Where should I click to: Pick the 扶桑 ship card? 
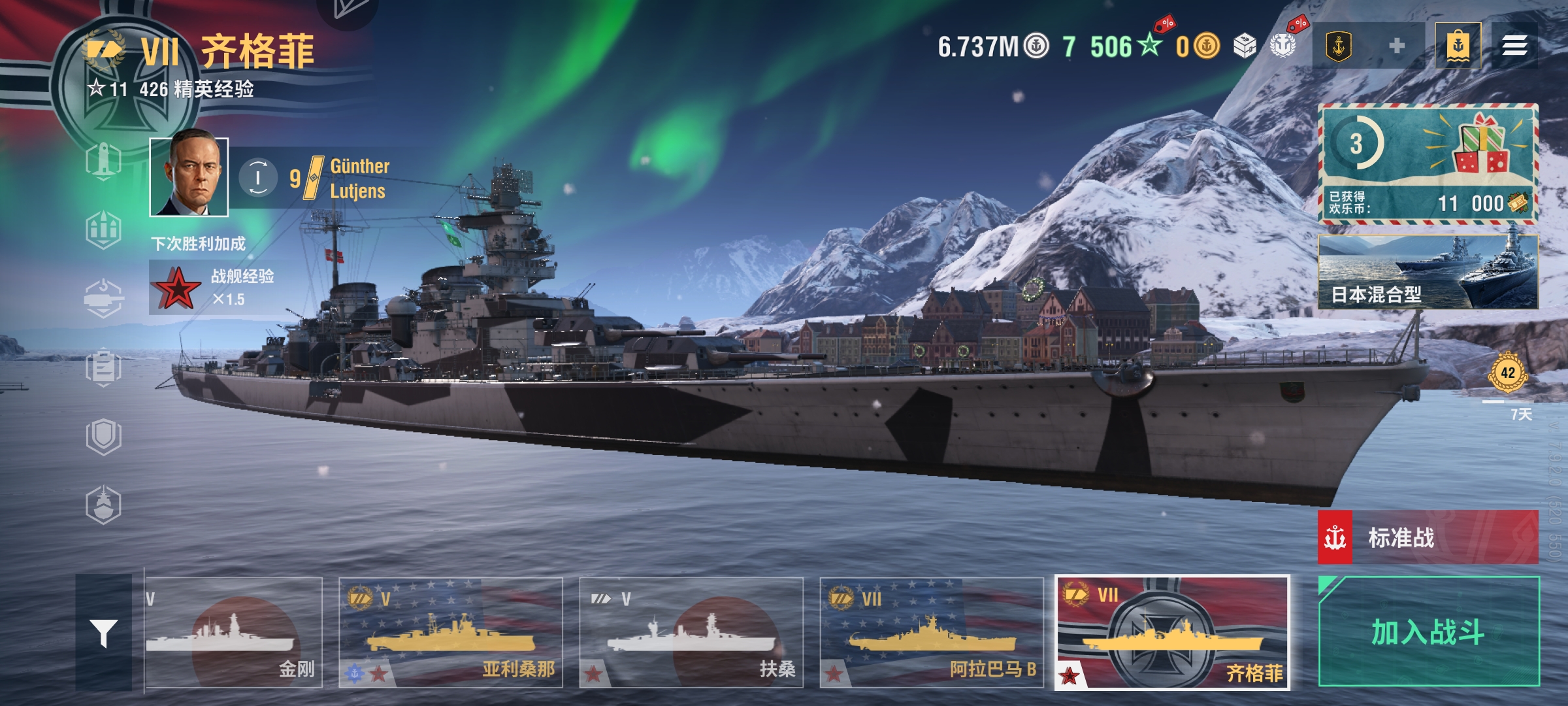[691, 633]
